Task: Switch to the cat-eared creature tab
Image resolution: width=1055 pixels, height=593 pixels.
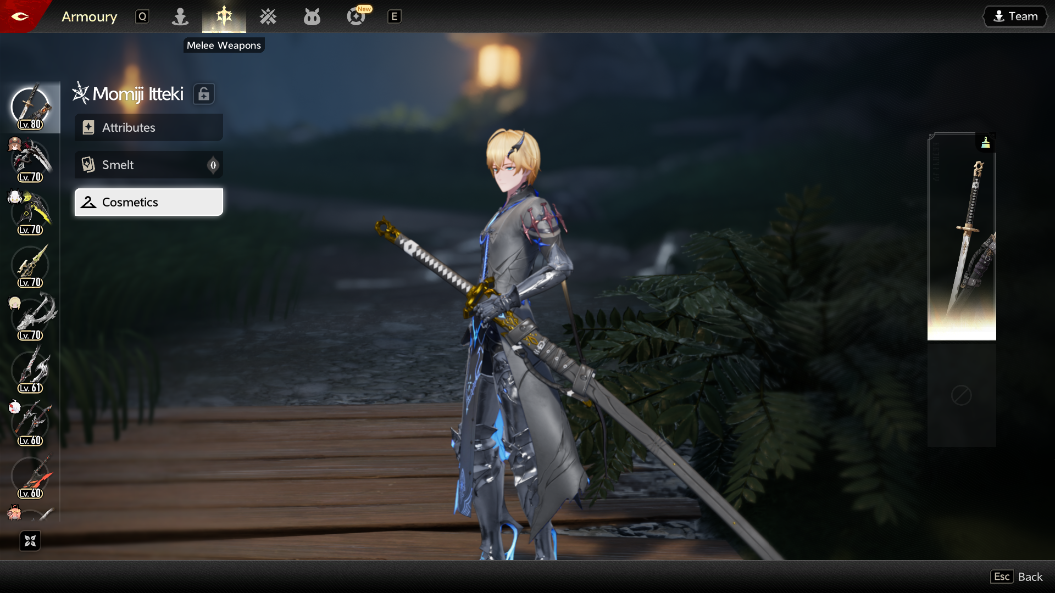Action: coord(312,16)
